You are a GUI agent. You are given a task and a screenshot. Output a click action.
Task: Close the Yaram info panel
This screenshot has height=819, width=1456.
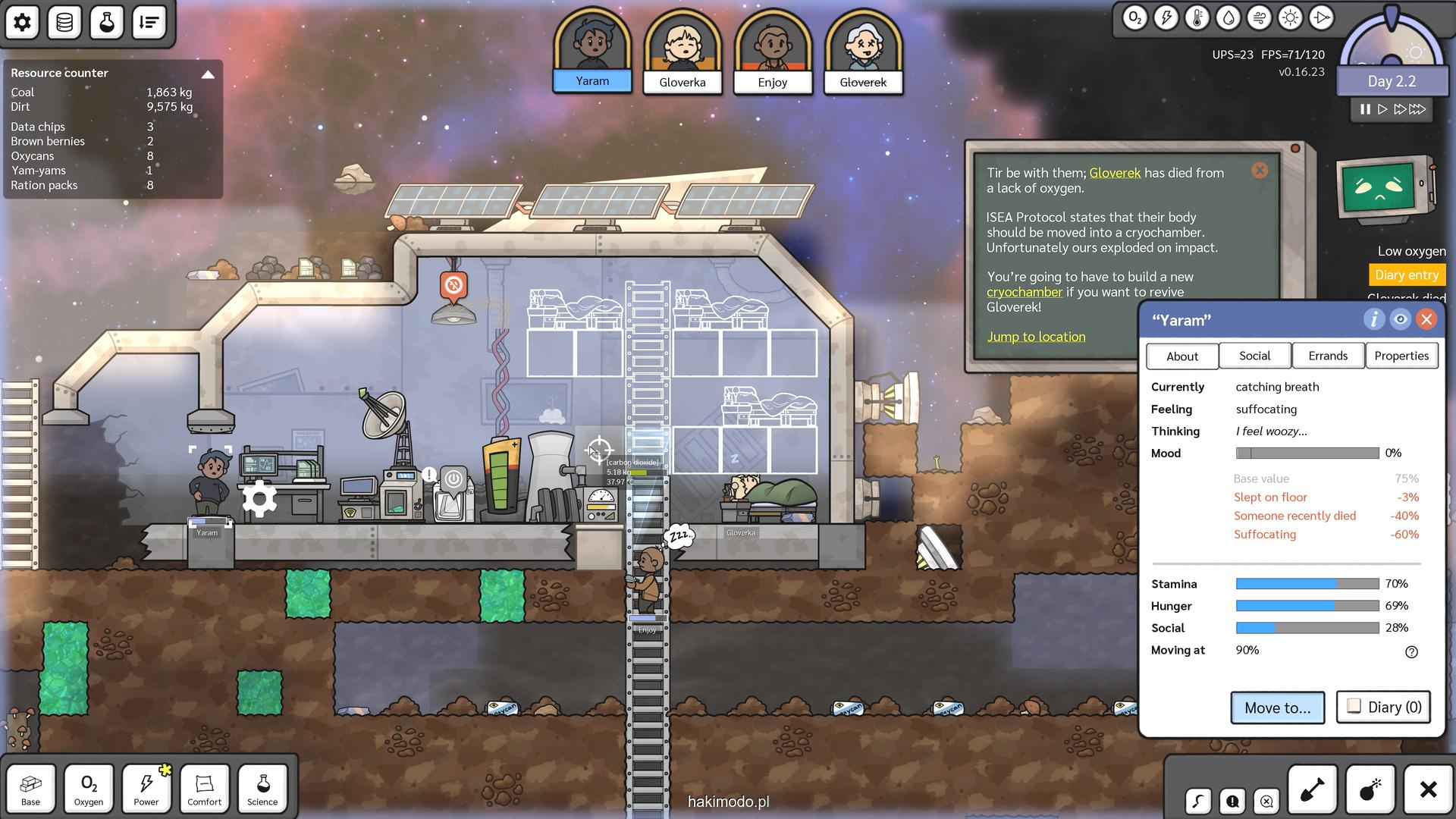click(x=1426, y=319)
